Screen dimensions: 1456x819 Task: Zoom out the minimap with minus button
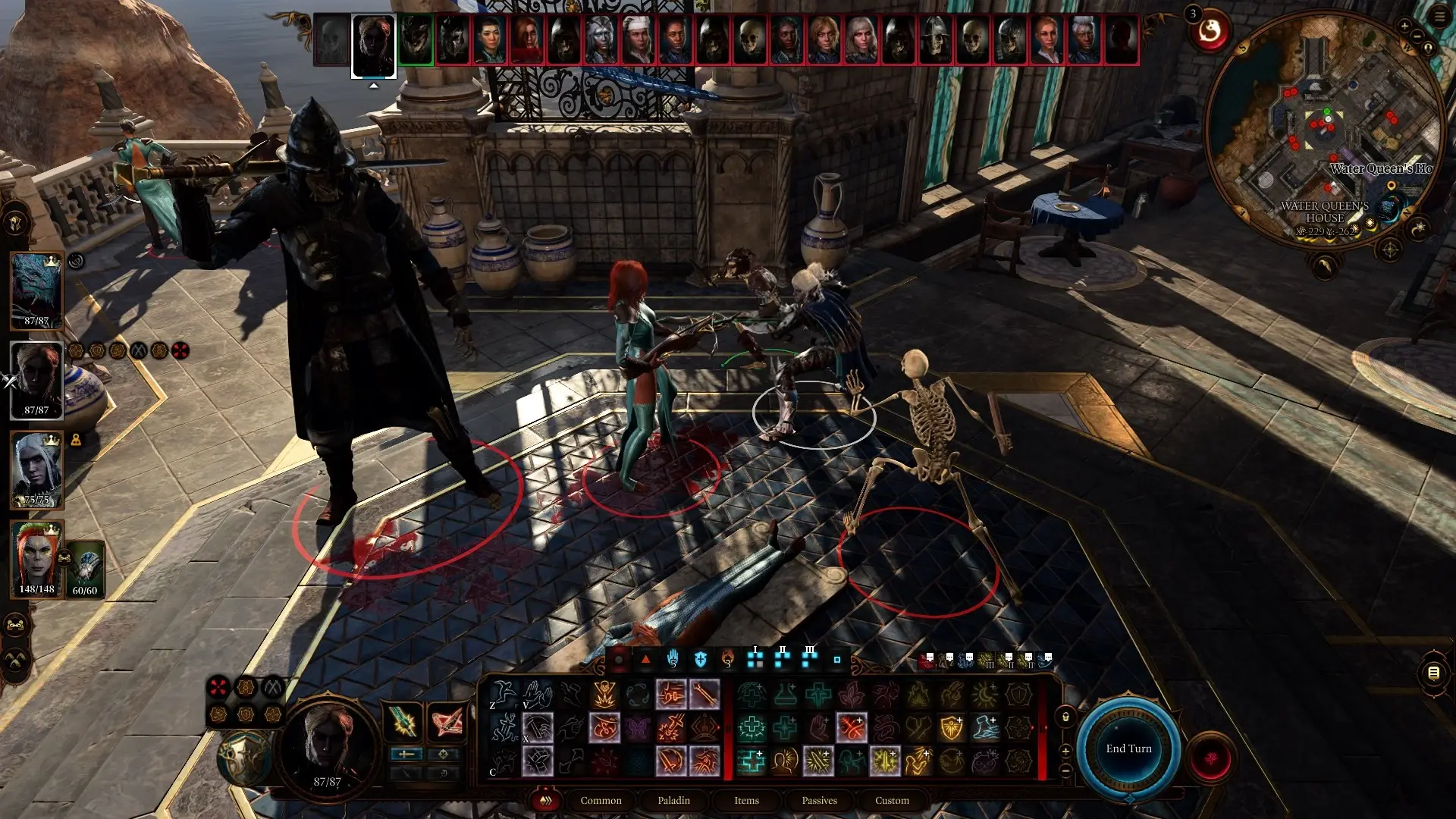pyautogui.click(x=1417, y=36)
